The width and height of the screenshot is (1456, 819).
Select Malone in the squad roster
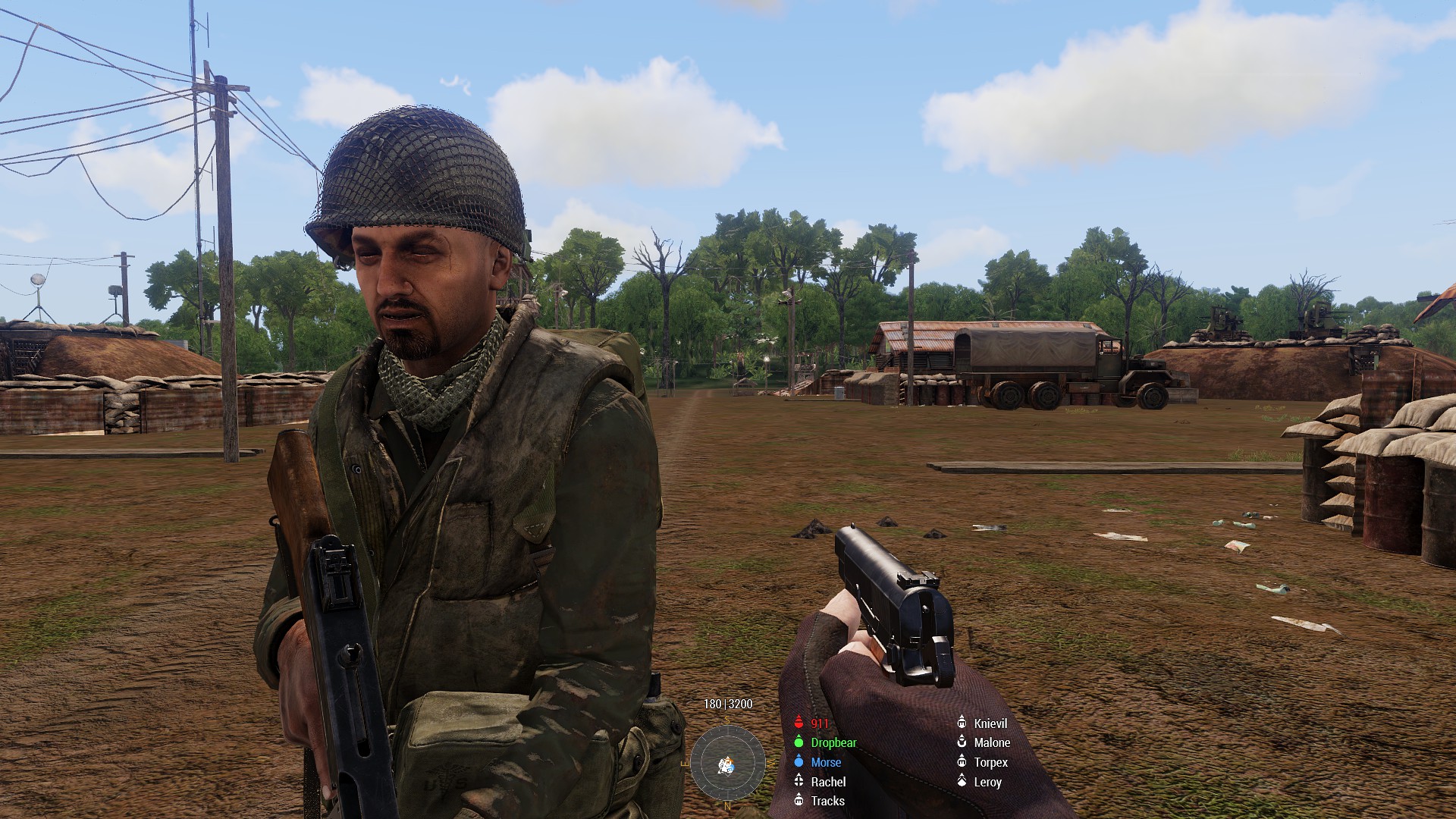tap(991, 743)
